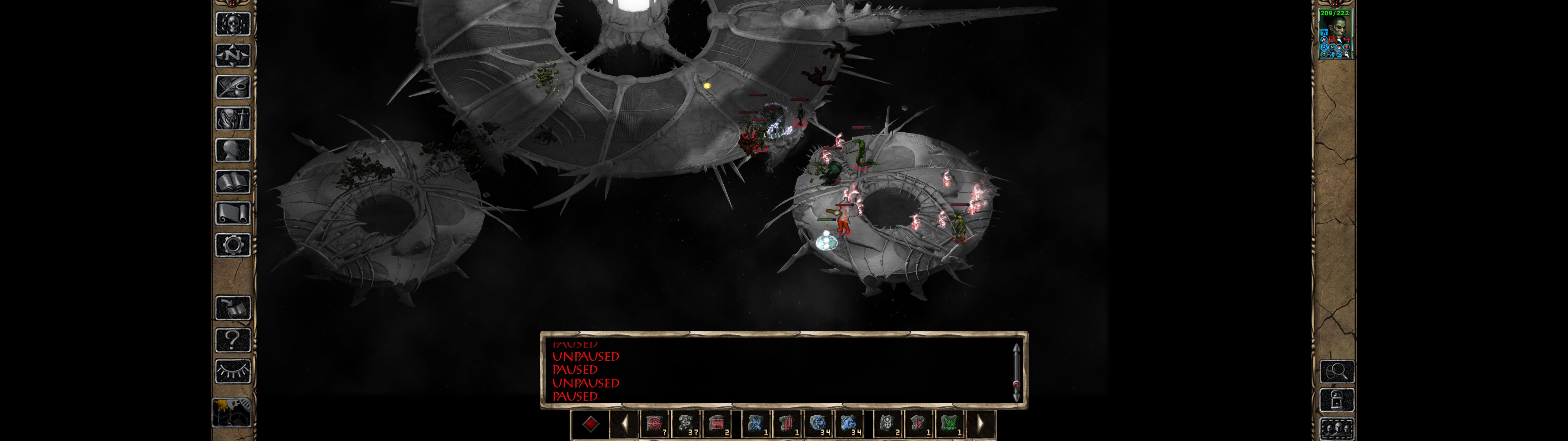1568x441 pixels.
Task: Click the magnifying glass zoom button
Action: pyautogui.click(x=1337, y=371)
